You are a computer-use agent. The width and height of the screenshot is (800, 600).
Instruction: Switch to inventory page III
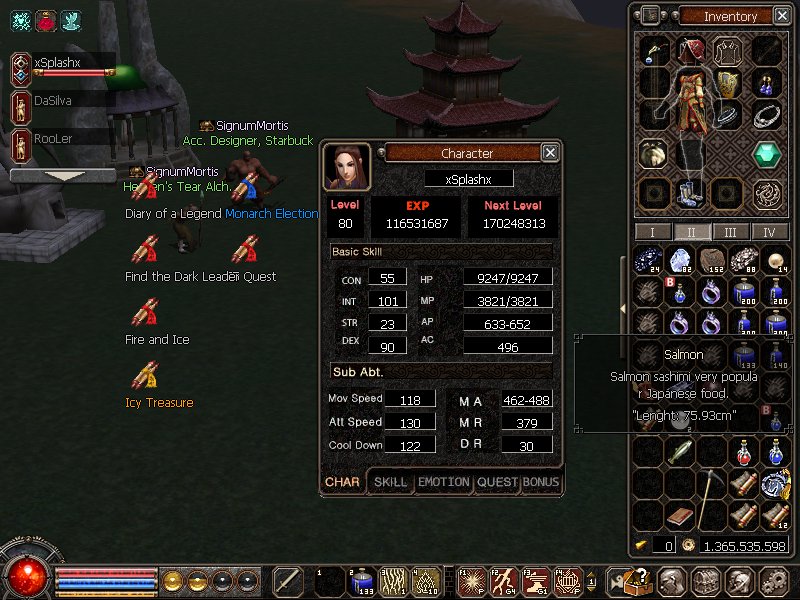coord(731,232)
